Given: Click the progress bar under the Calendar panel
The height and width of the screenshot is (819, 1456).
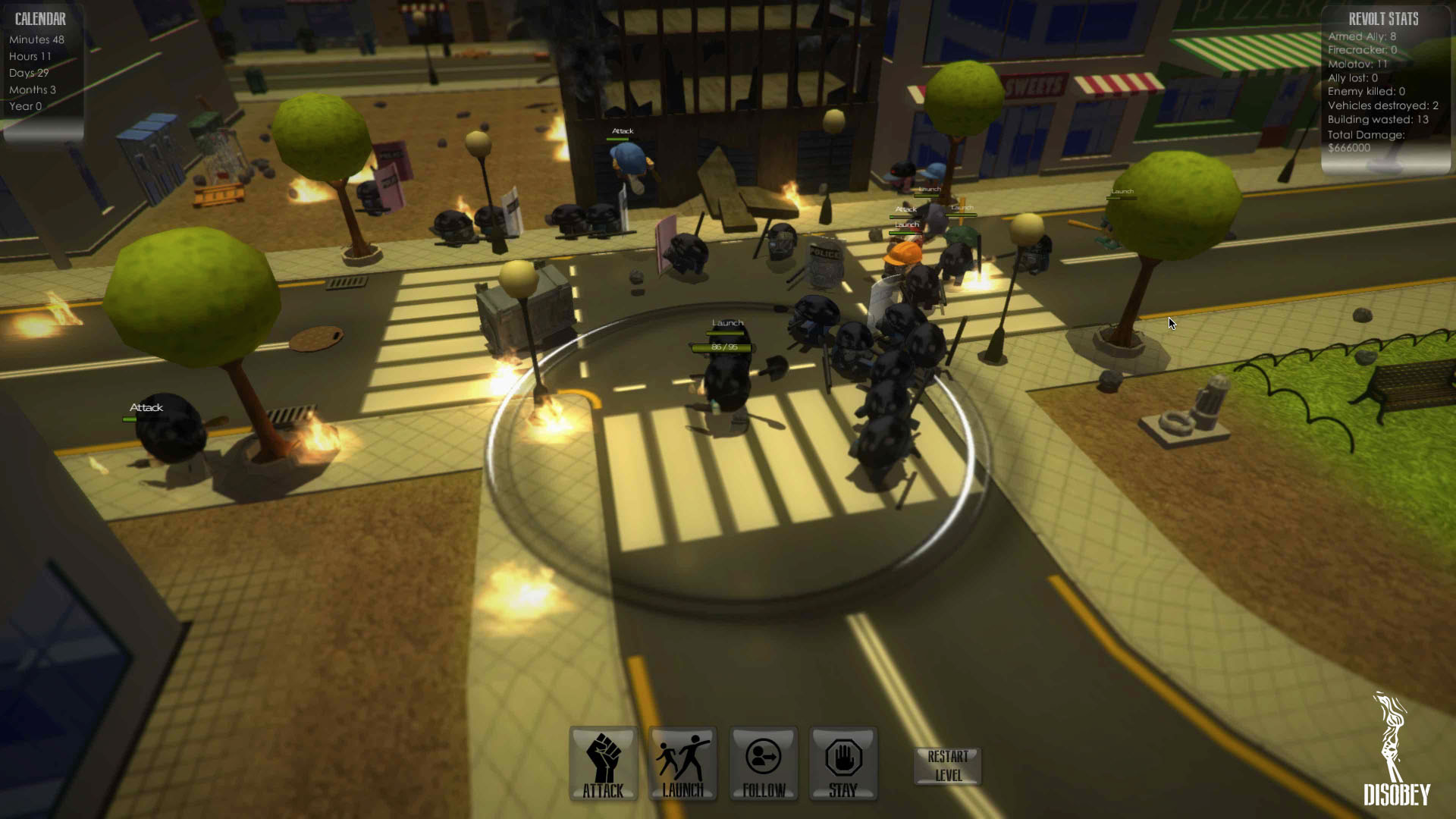Looking at the screenshot, I should (x=43, y=131).
